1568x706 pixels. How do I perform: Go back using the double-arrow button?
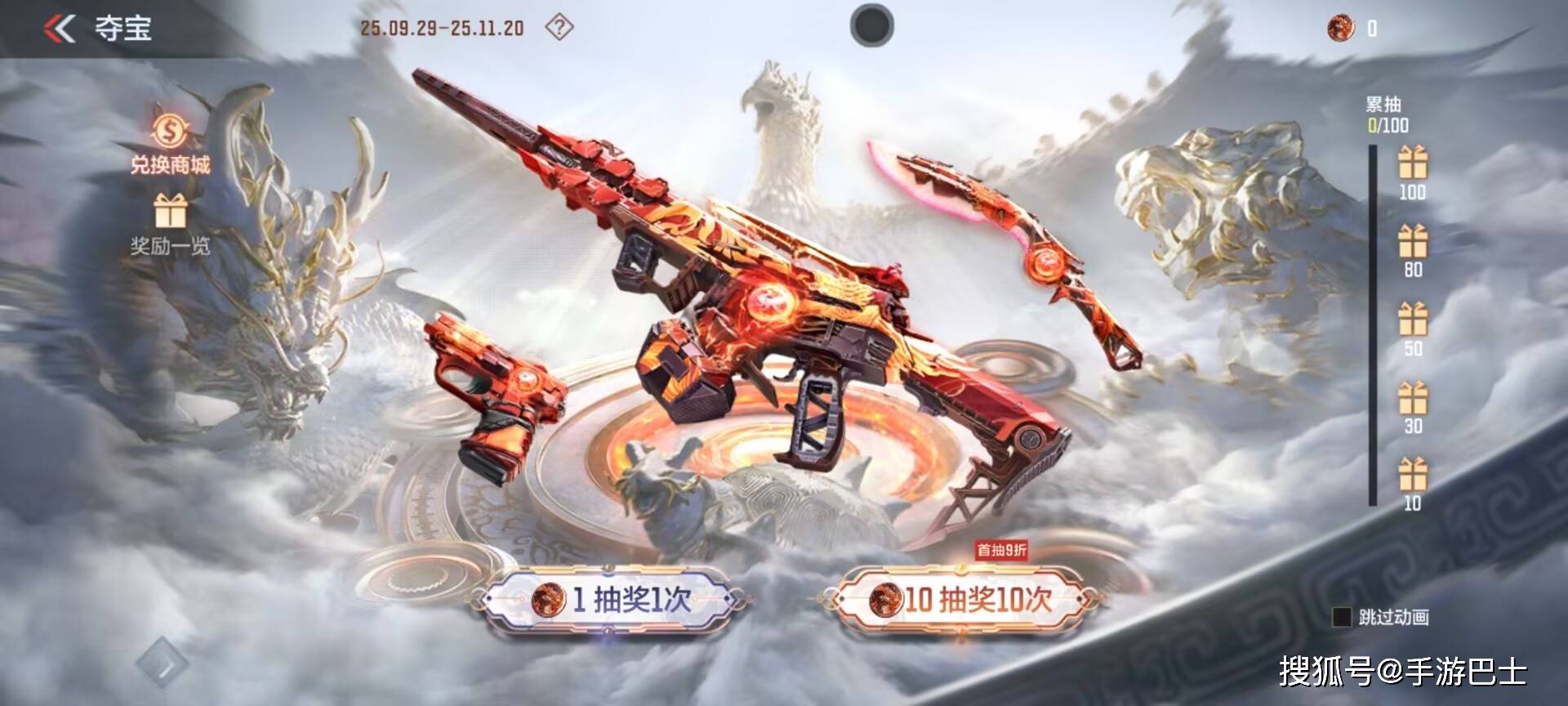pyautogui.click(x=60, y=29)
